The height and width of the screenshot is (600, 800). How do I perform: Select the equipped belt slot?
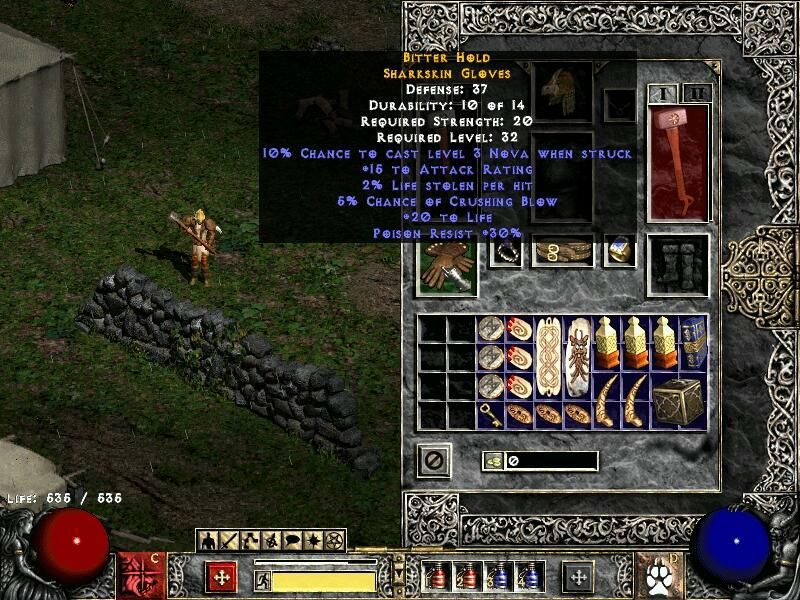(x=562, y=252)
